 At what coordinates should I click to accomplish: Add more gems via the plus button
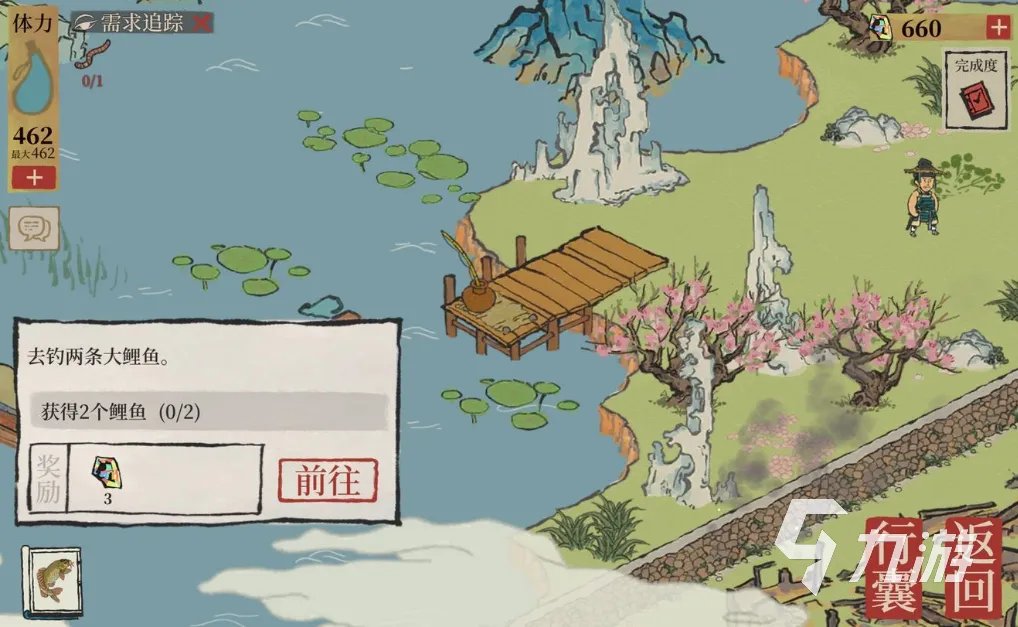997,28
